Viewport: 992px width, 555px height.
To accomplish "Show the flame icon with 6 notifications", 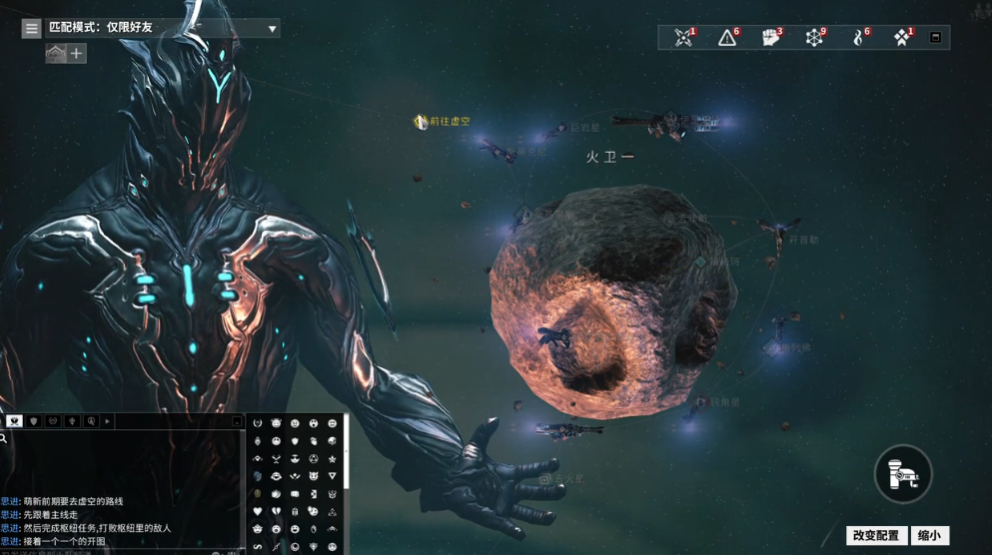I will pos(858,38).
